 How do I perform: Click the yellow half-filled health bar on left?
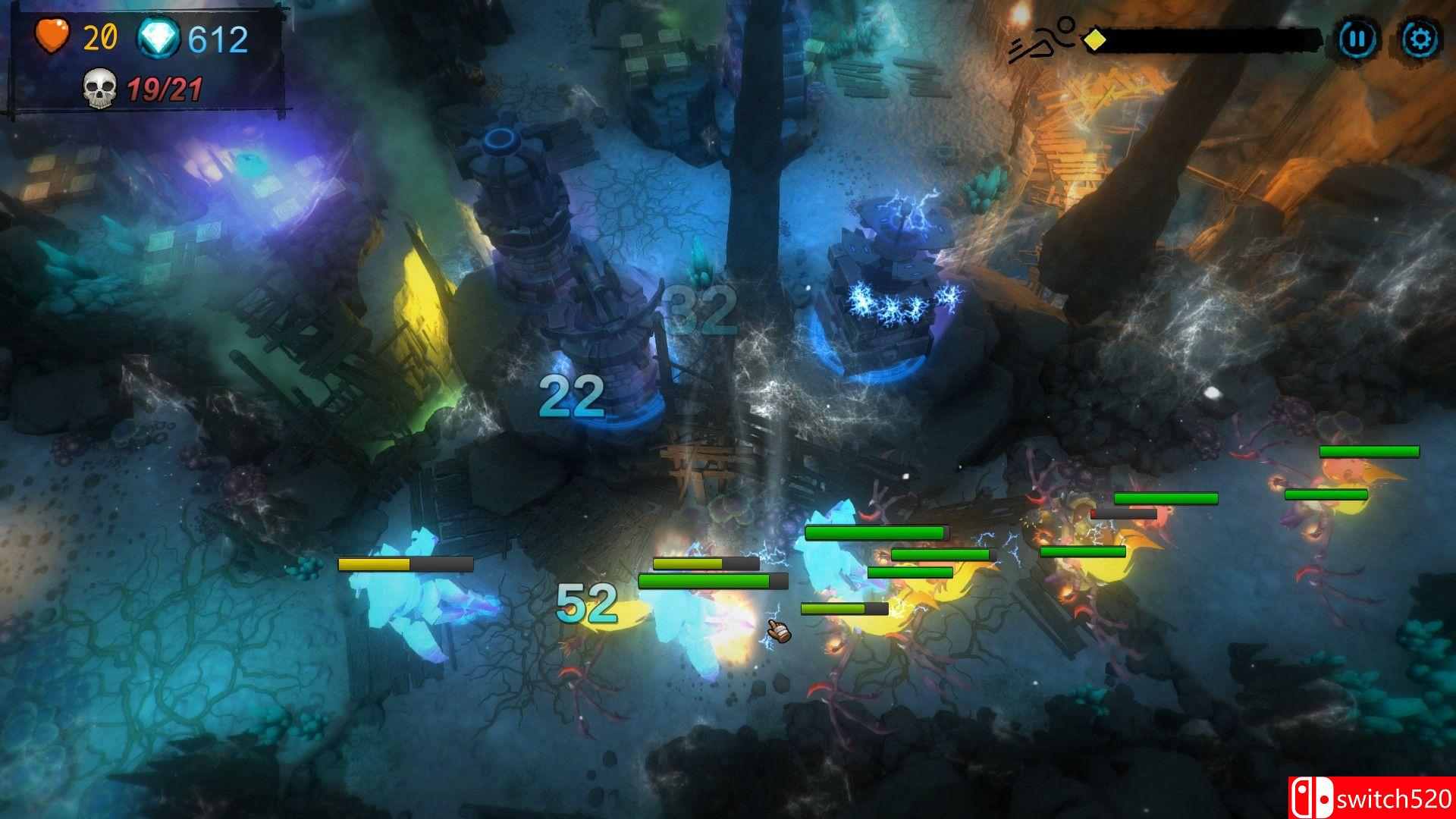tap(406, 565)
